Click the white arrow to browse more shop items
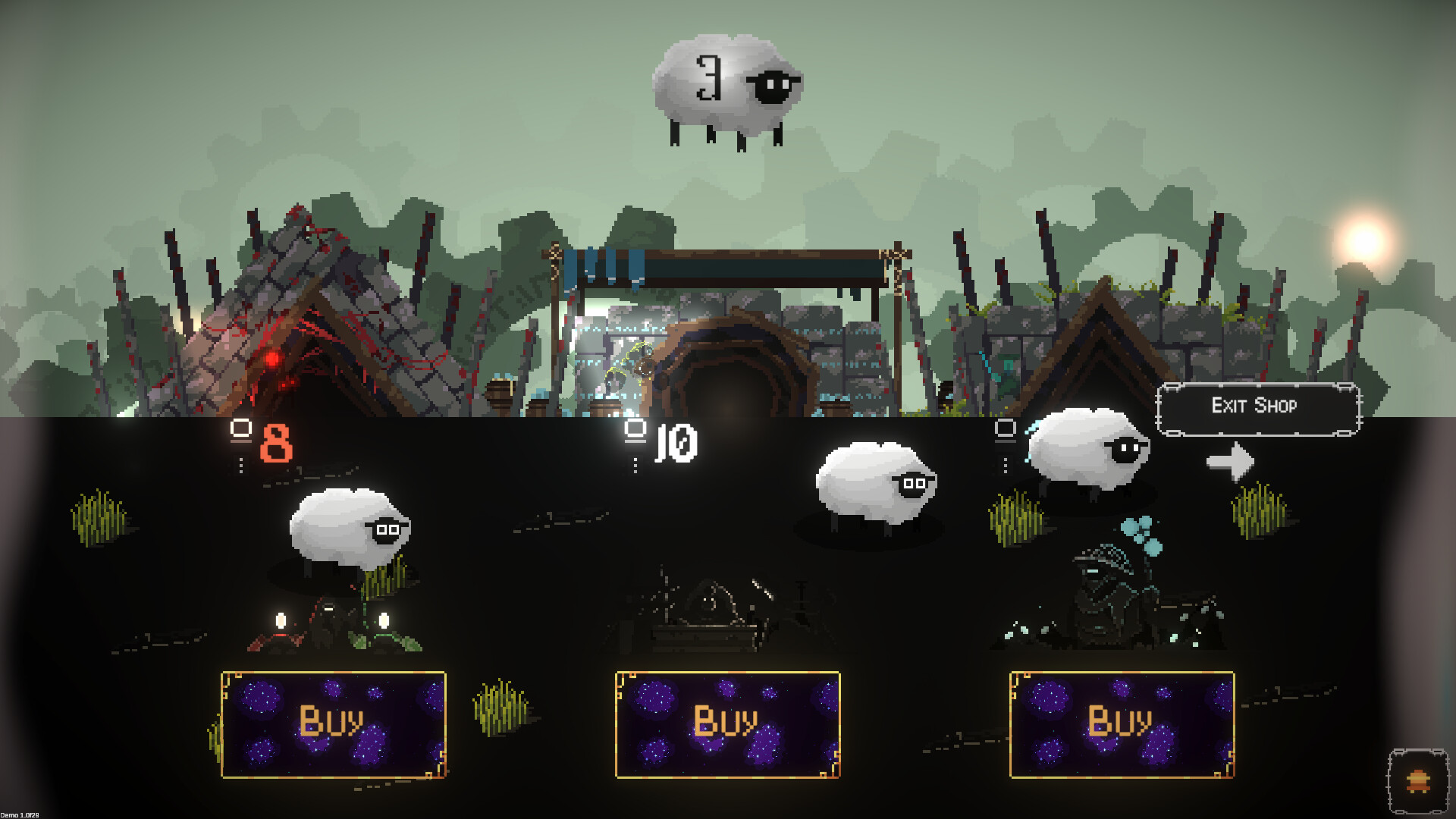This screenshot has height=819, width=1456. [x=1231, y=460]
